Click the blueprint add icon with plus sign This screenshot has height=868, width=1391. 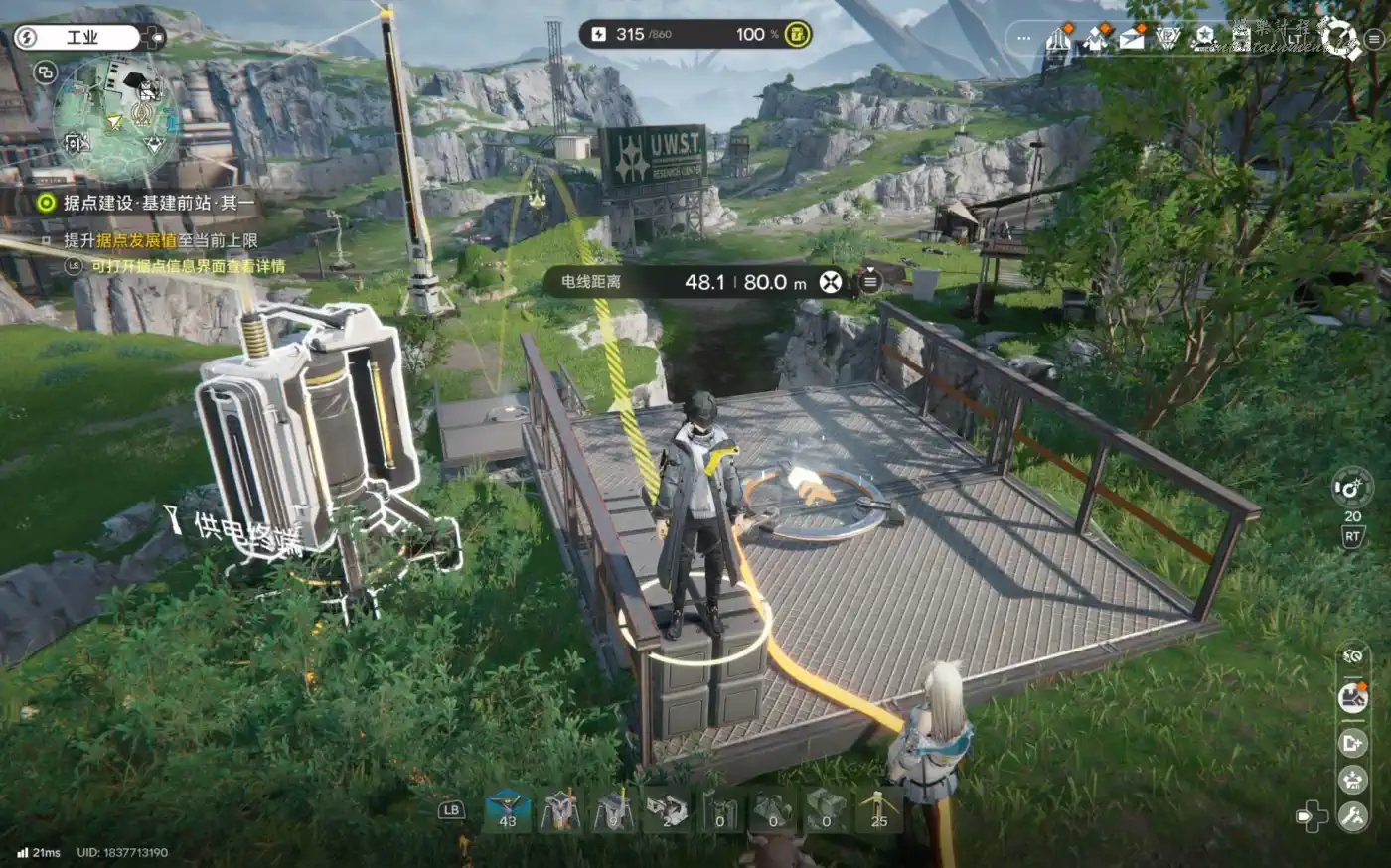1352,742
